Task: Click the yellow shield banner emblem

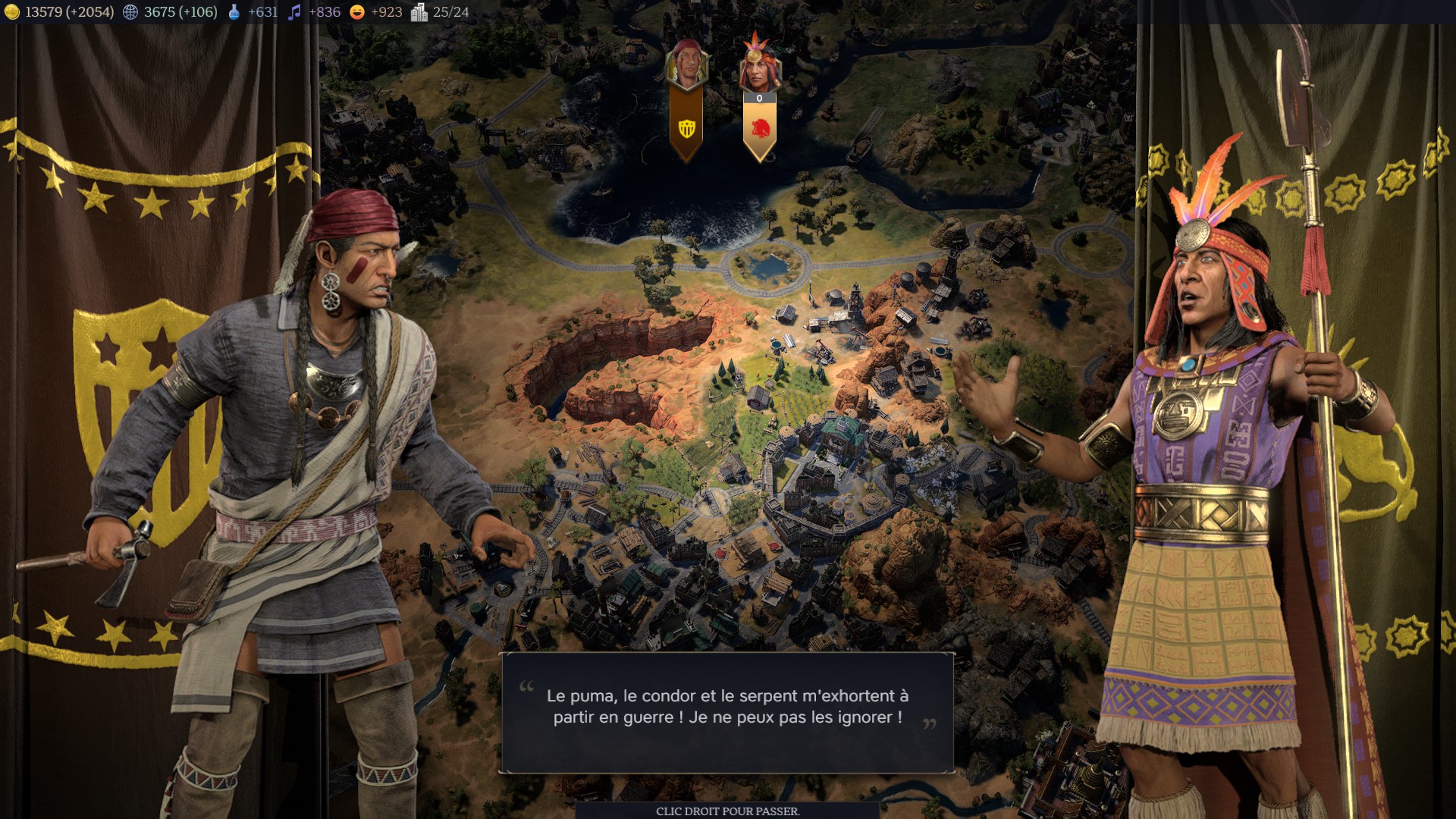Action: tap(686, 129)
